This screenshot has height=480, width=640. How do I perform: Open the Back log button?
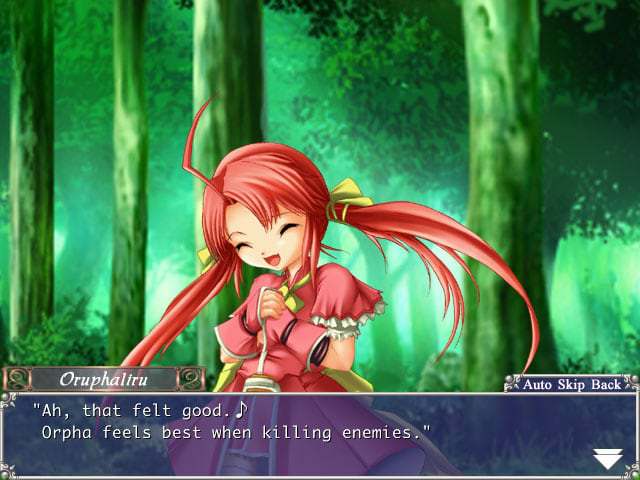(606, 384)
